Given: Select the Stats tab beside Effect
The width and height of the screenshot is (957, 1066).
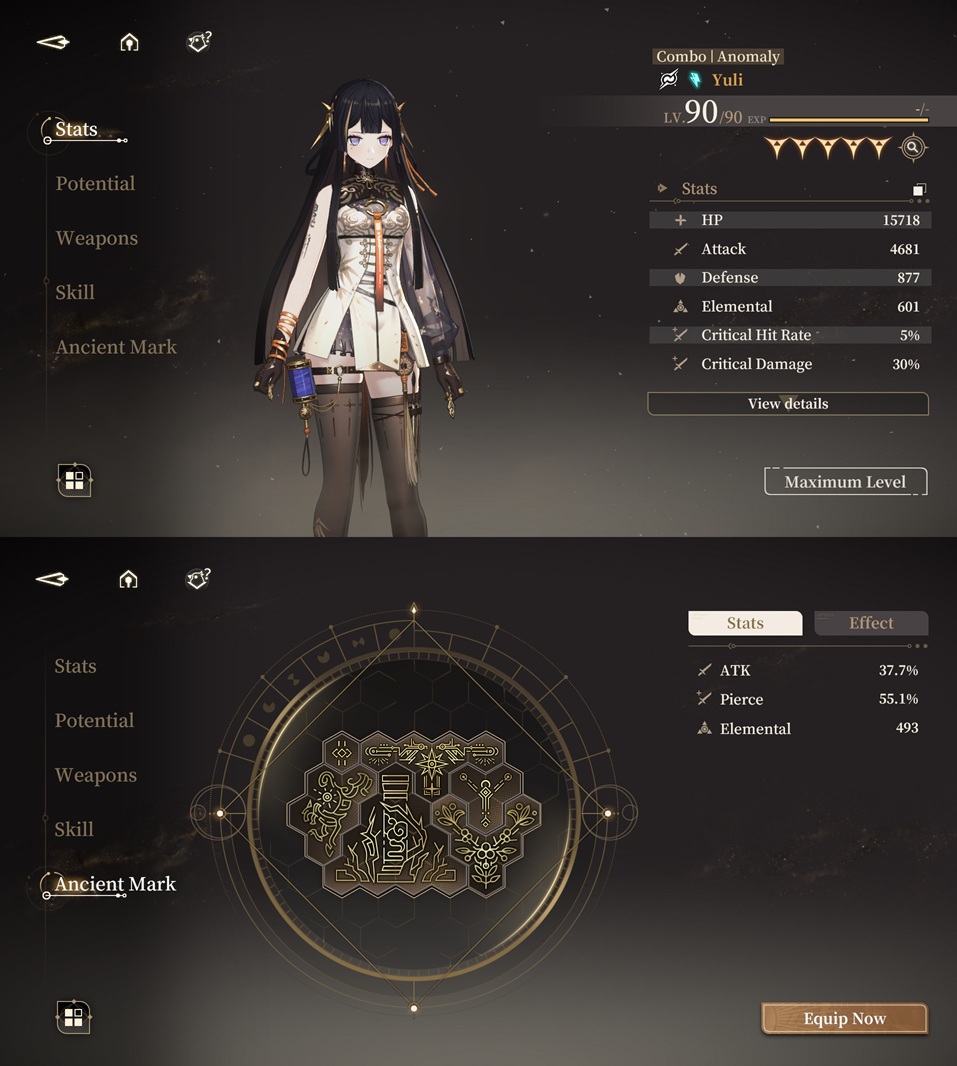Looking at the screenshot, I should pyautogui.click(x=745, y=623).
